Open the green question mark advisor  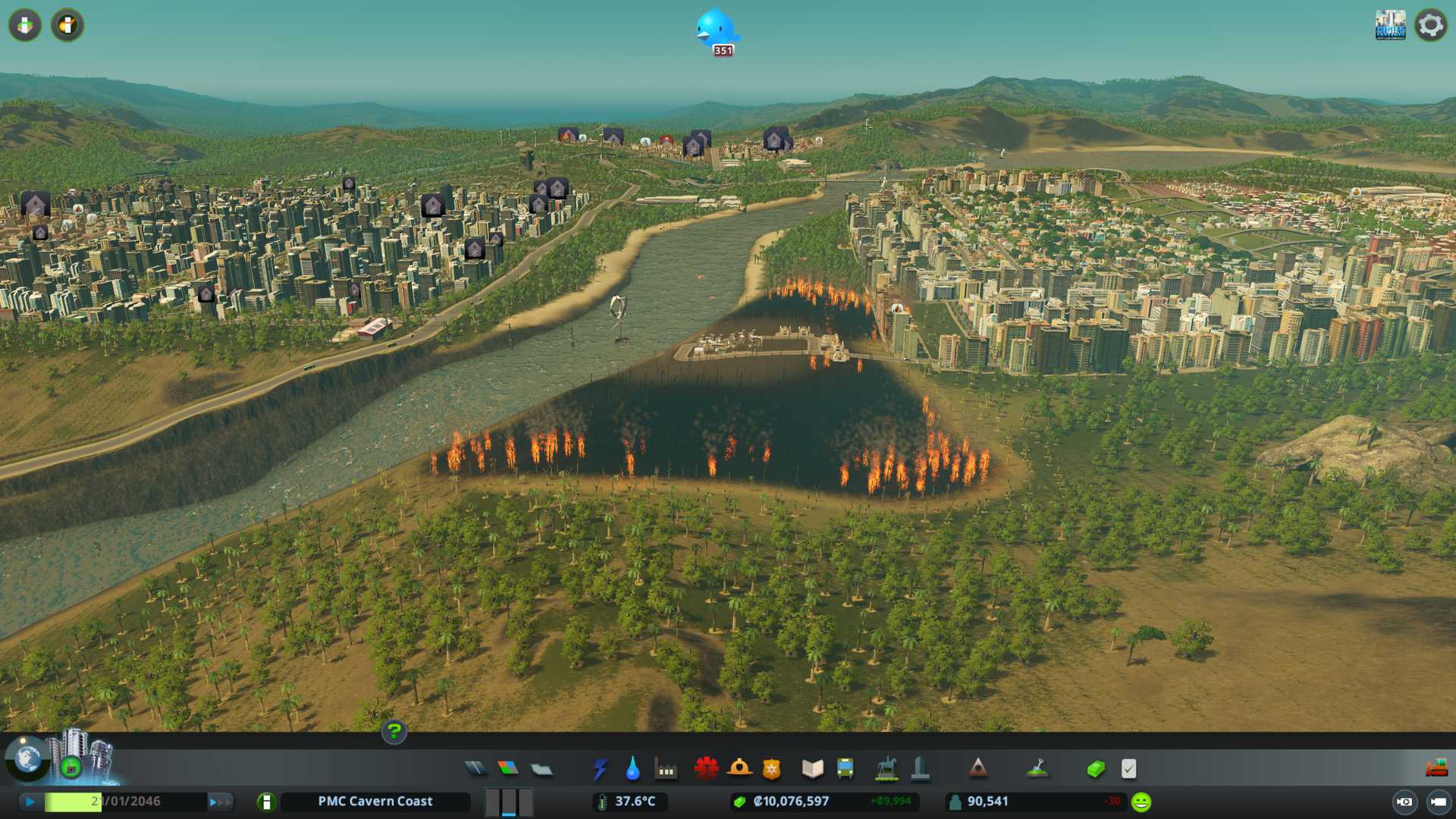(x=394, y=732)
